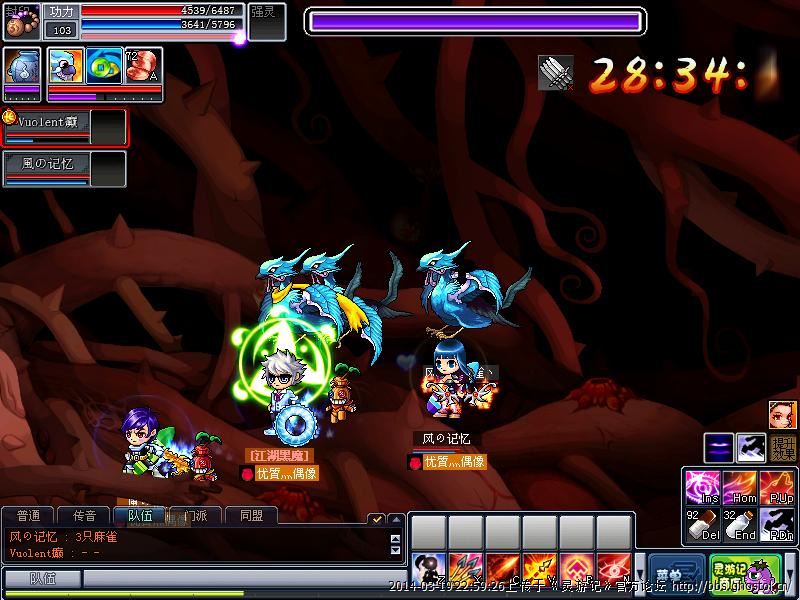Open the 同盟 alliance chat tab
Viewport: 800px width, 600px height.
[x=251, y=516]
